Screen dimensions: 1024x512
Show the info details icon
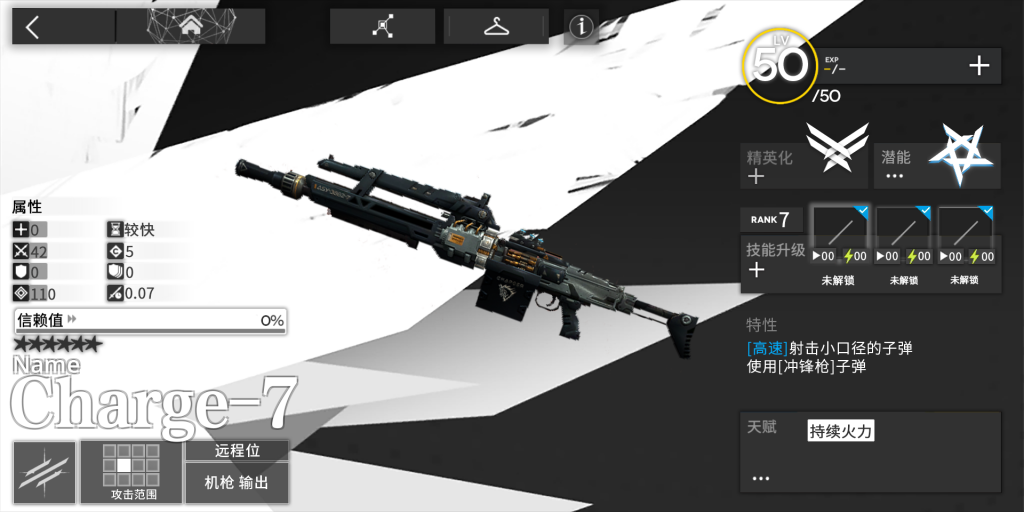(581, 28)
